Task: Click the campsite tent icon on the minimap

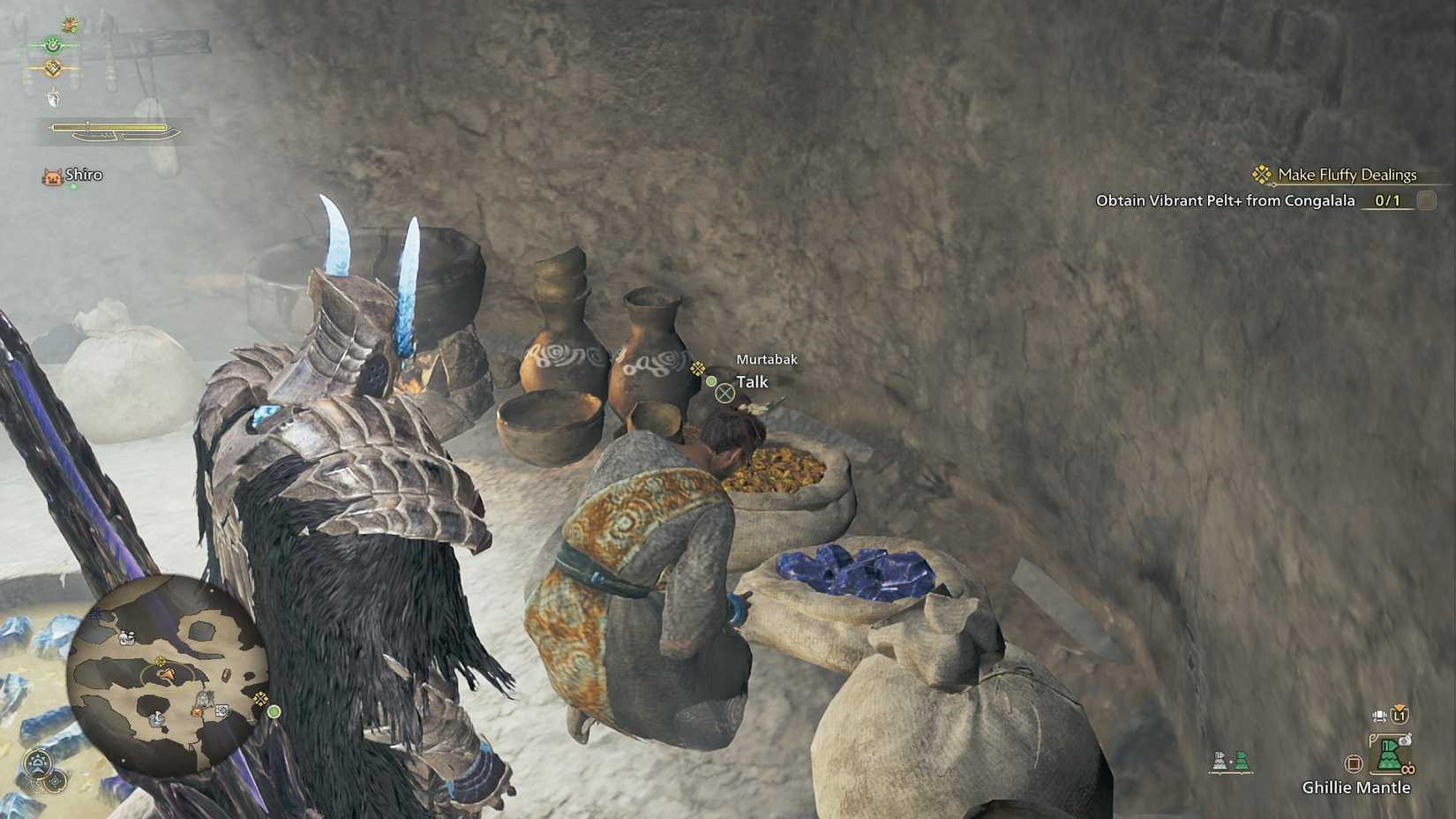Action: pyautogui.click(x=158, y=719)
